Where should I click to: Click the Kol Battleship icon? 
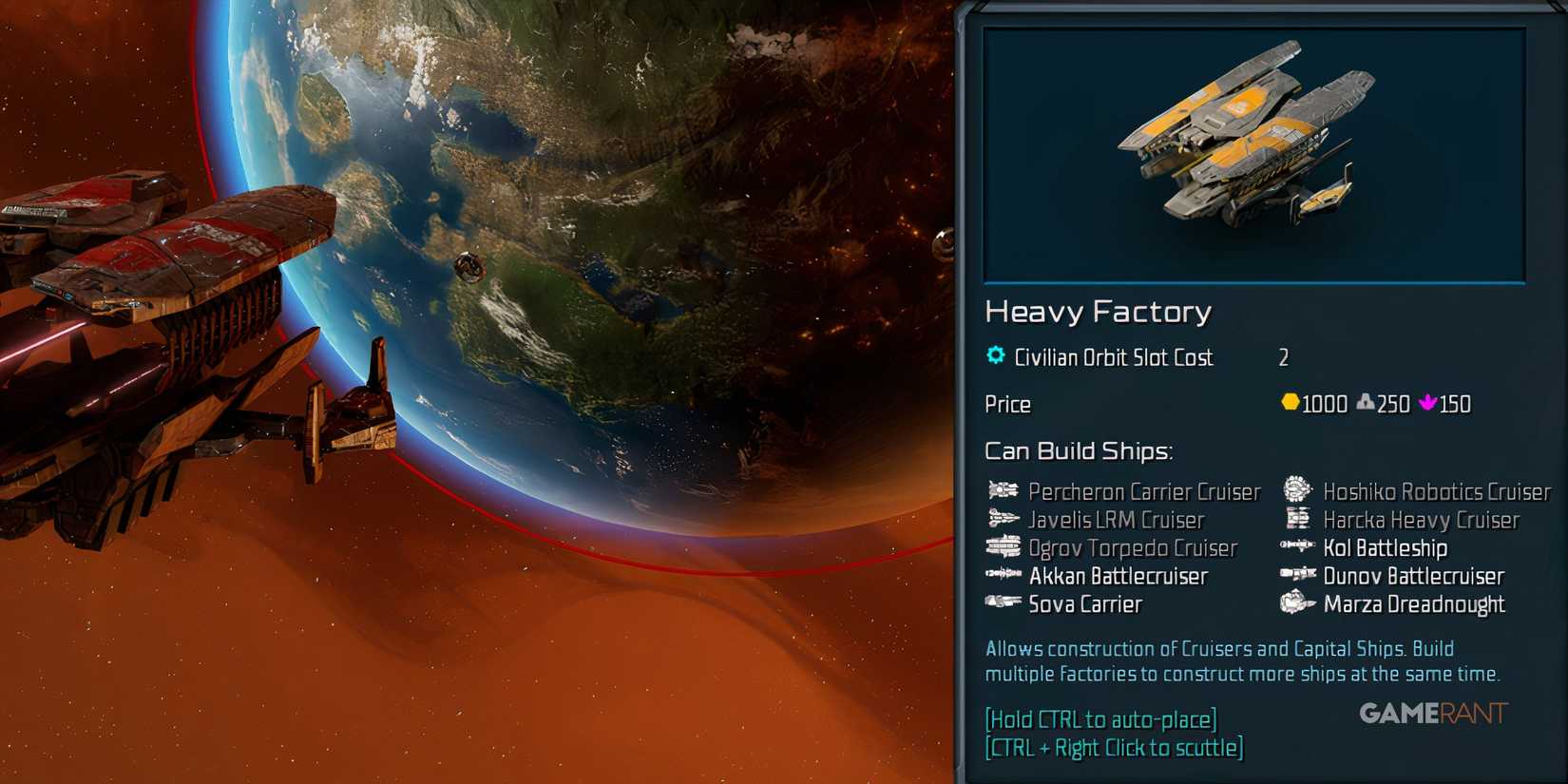(x=1296, y=548)
